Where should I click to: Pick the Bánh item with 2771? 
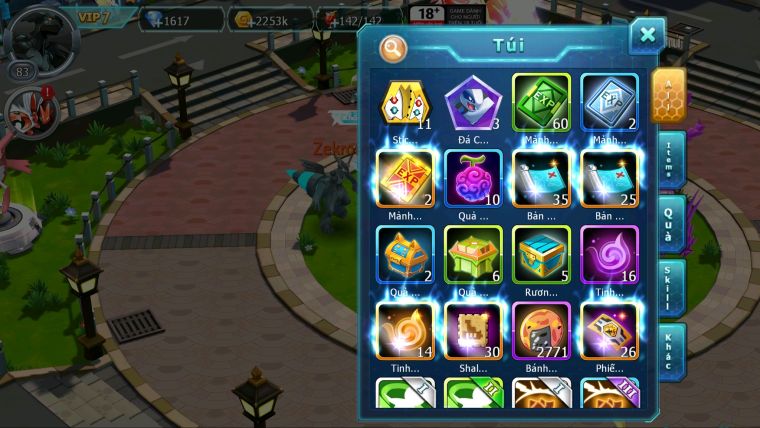(541, 331)
